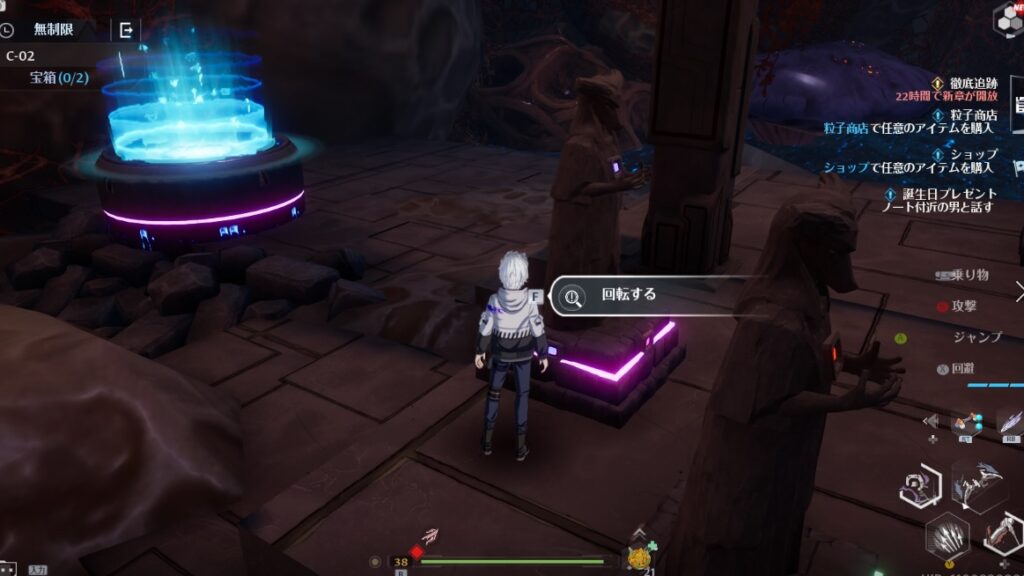The image size is (1024, 576).
Task: Click the exit dungeon door icon
Action: click(x=126, y=30)
